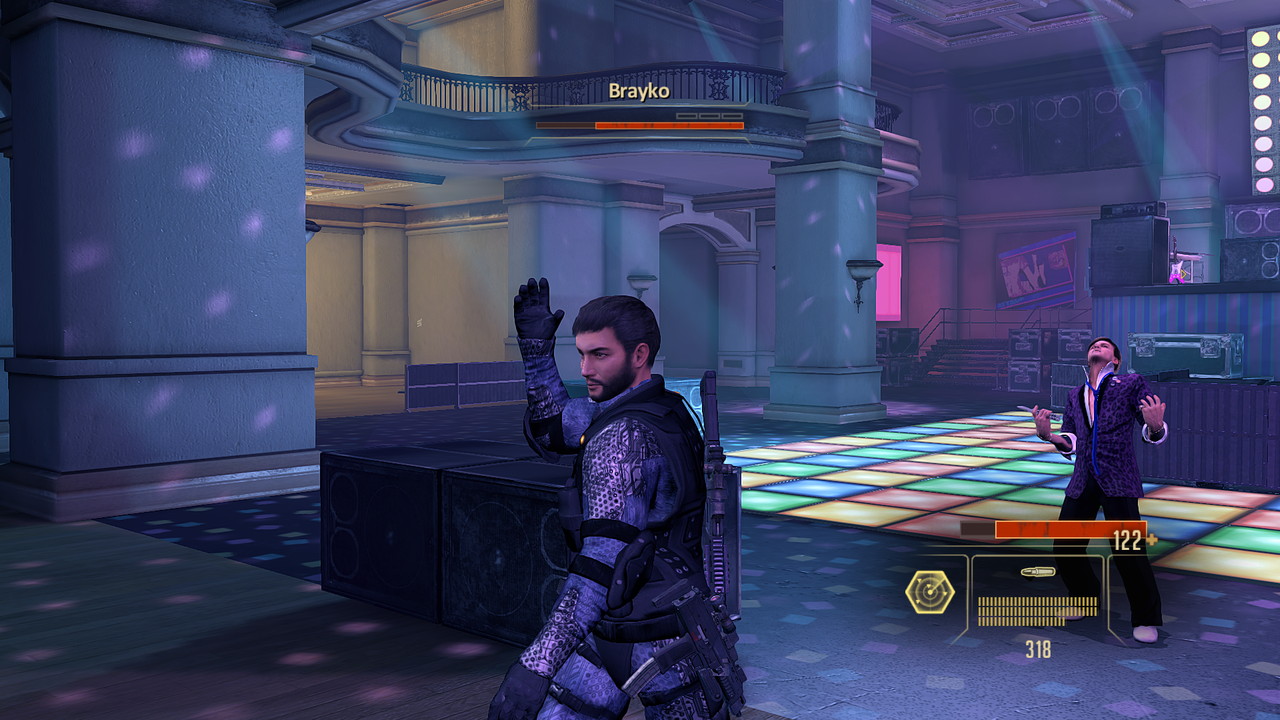Select the bullet ammo type icon
The image size is (1280, 720).
click(1037, 572)
